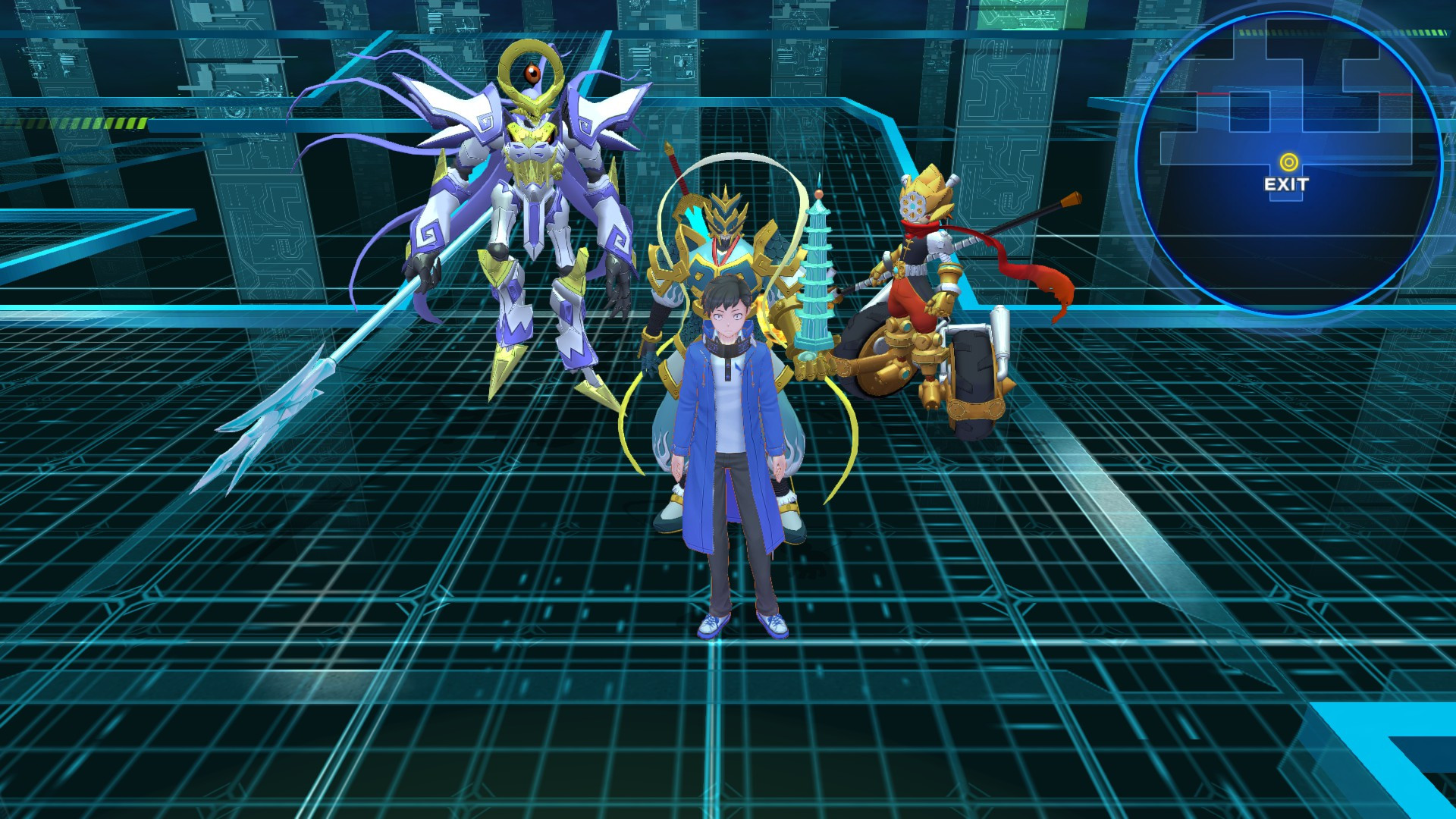
Task: Click the red passage marker left of the minimap center
Action: point(1211,93)
